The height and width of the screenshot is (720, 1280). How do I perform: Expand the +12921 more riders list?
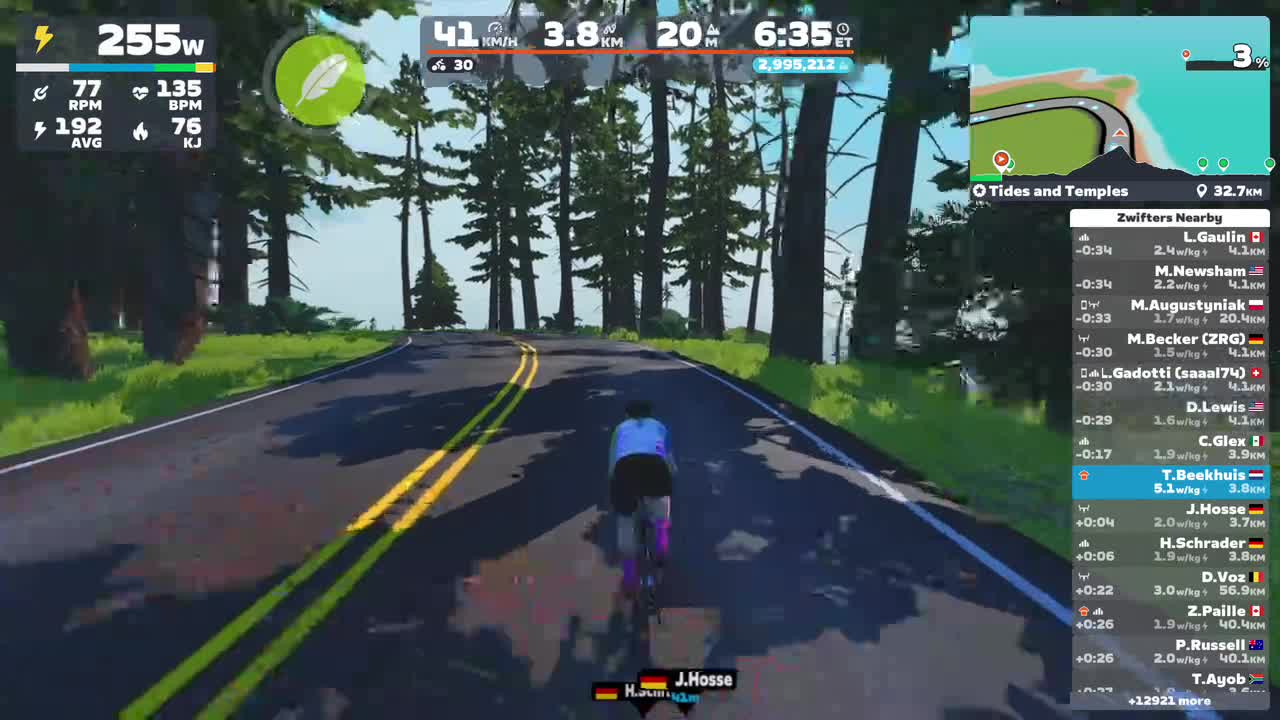(1169, 703)
